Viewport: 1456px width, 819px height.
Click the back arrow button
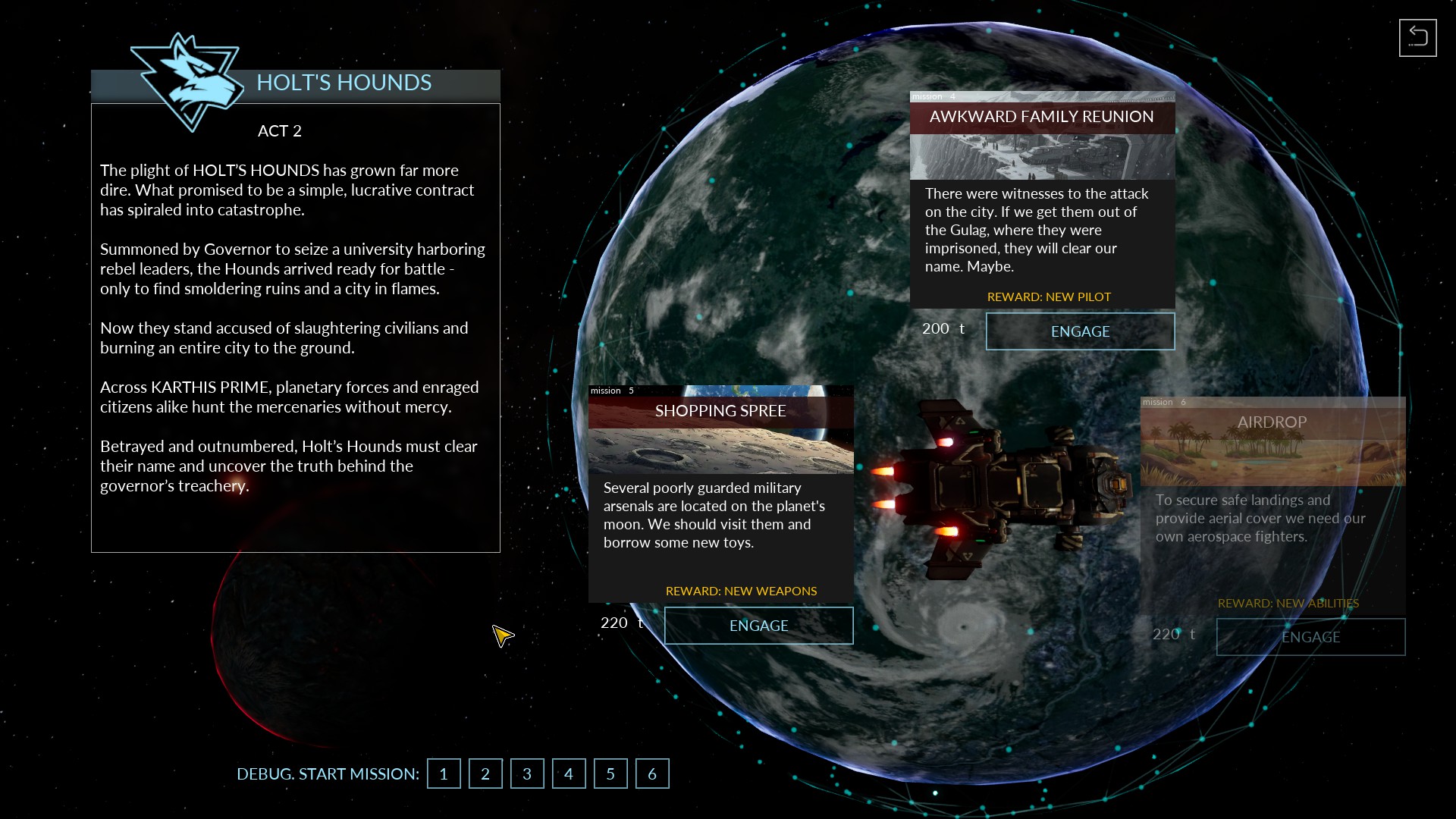[x=1417, y=38]
